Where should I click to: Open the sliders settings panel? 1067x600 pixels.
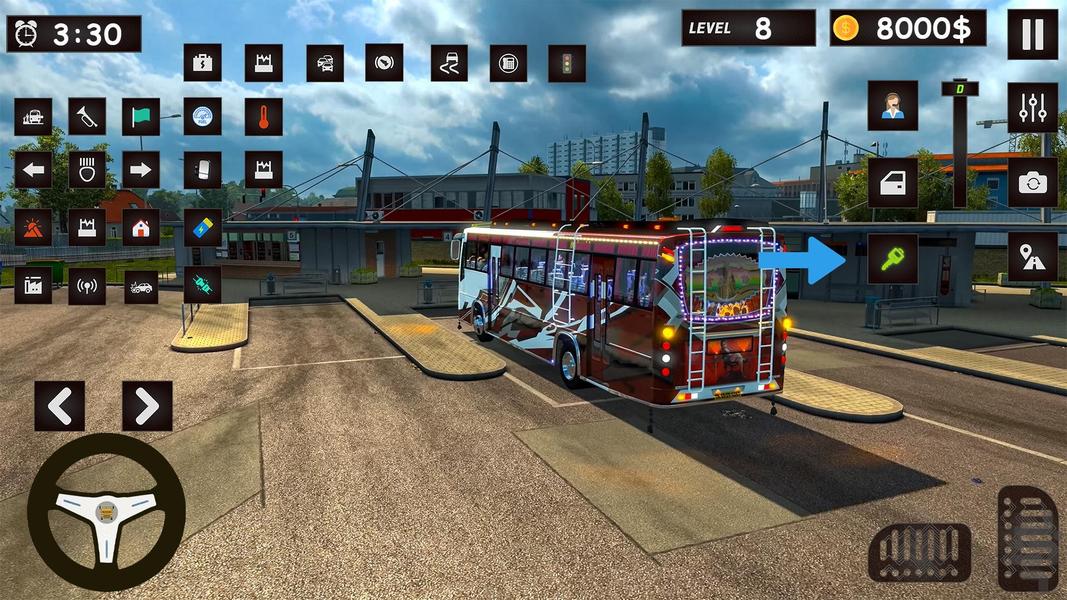(1032, 106)
